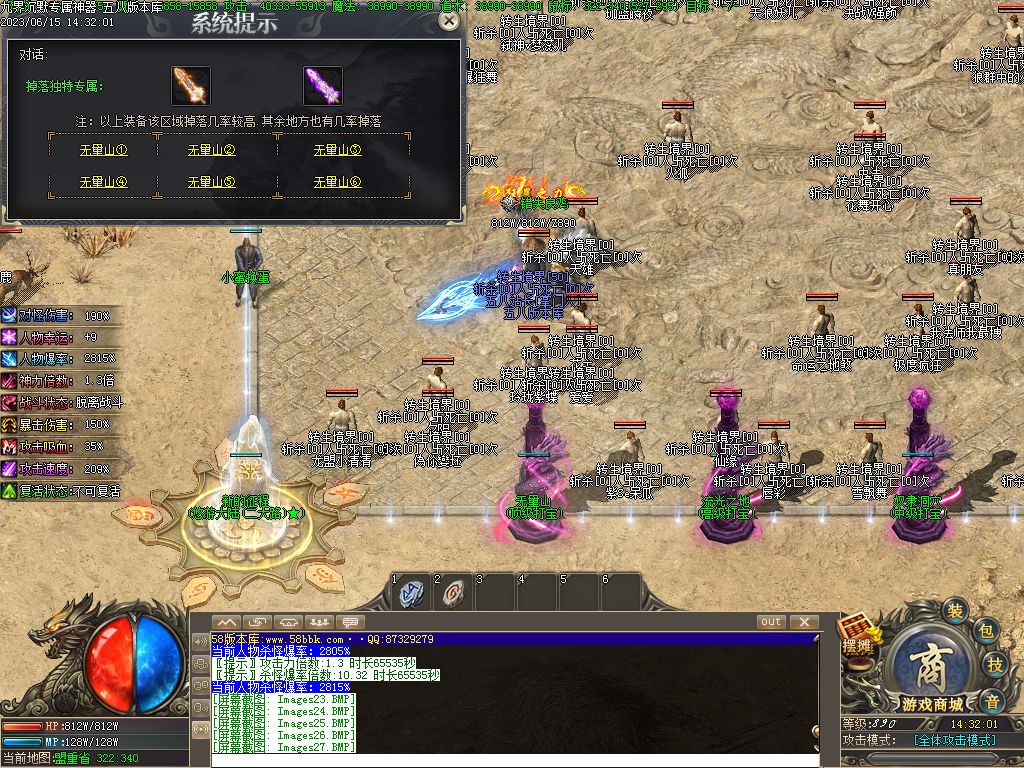The height and width of the screenshot is (768, 1024).
Task: Teleport to 无量山① map
Action: (x=103, y=151)
